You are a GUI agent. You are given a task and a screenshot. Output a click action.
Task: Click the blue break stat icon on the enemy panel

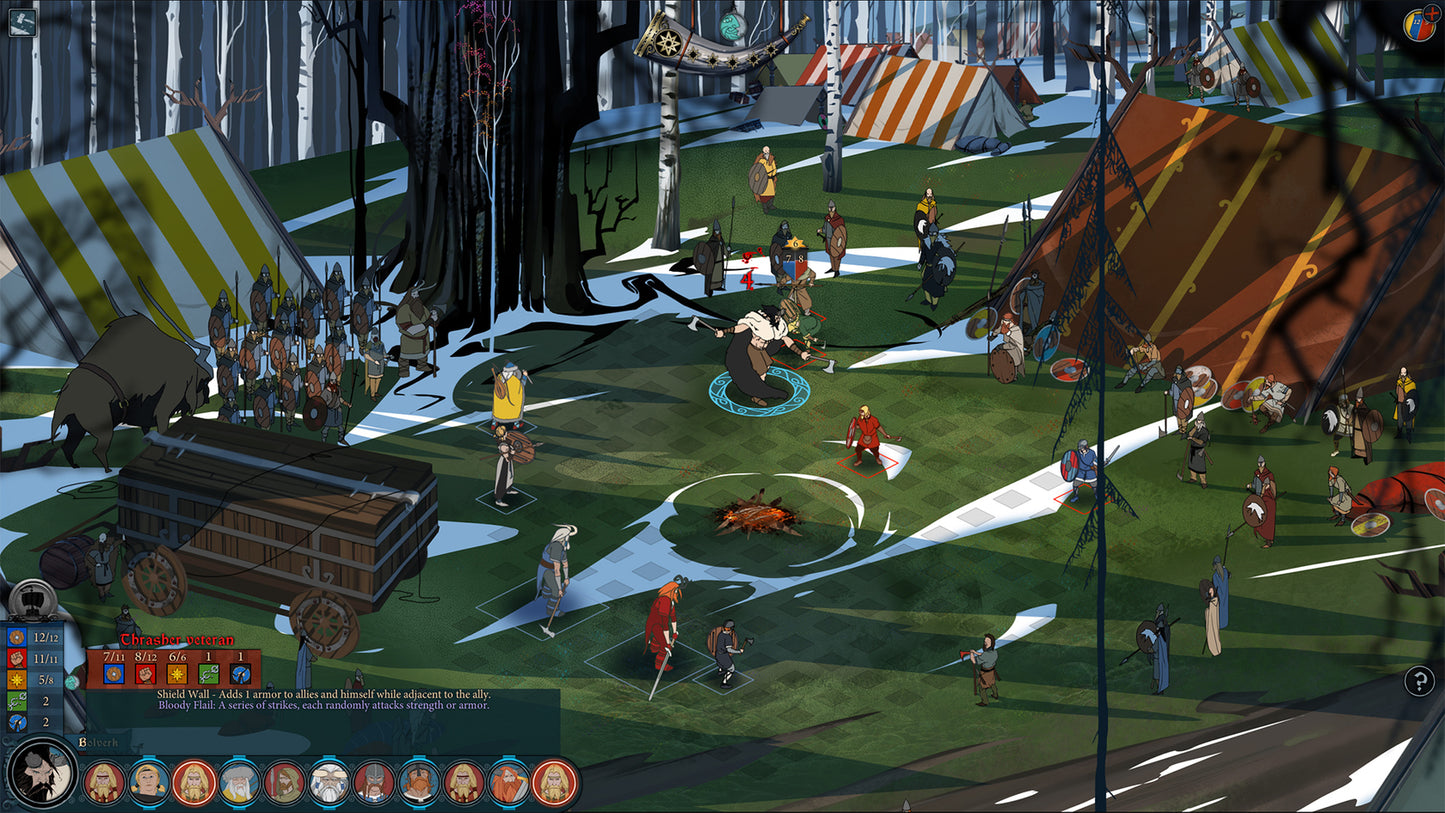coord(239,674)
